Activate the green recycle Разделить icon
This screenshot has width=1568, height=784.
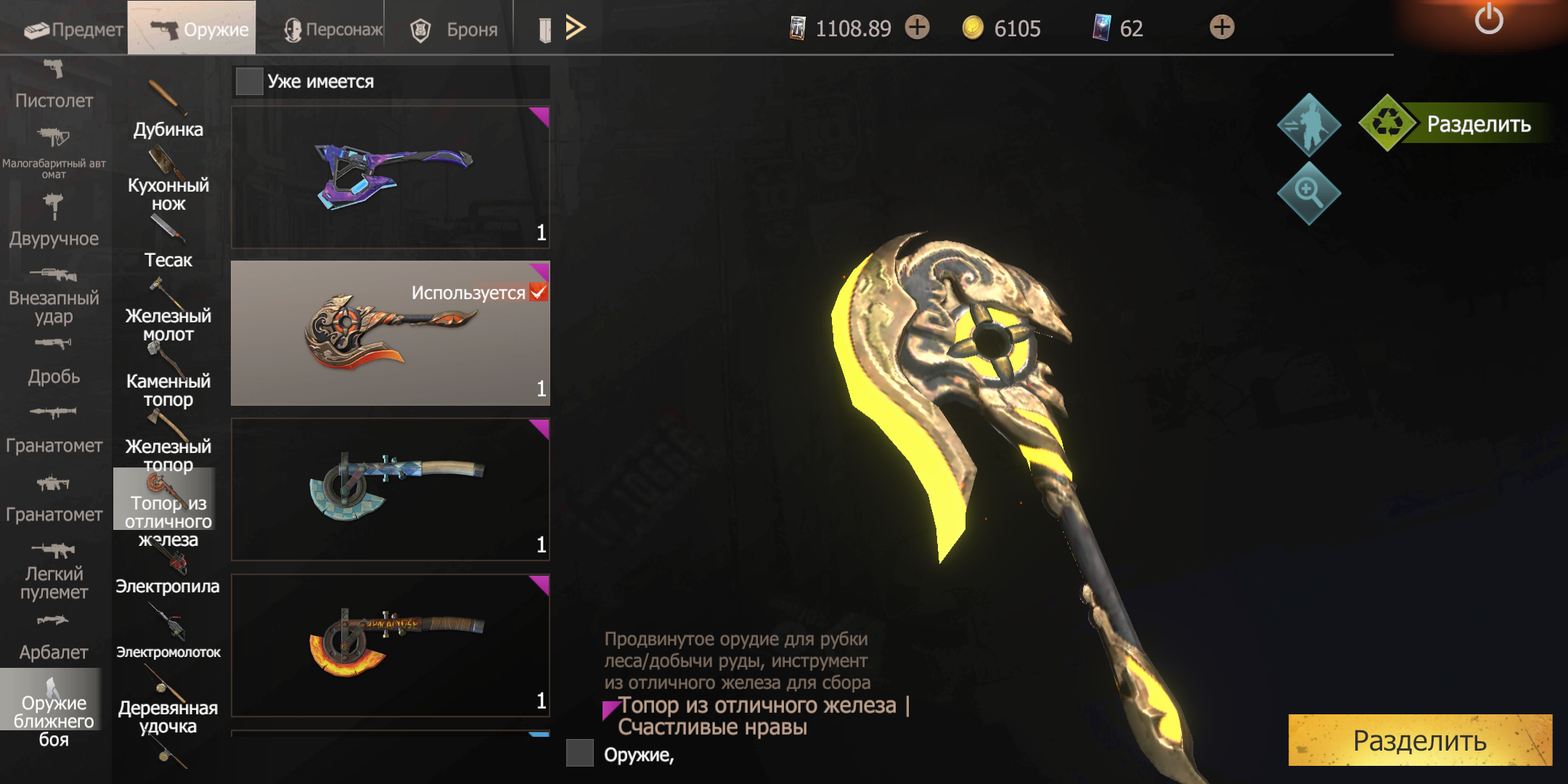pyautogui.click(x=1387, y=123)
